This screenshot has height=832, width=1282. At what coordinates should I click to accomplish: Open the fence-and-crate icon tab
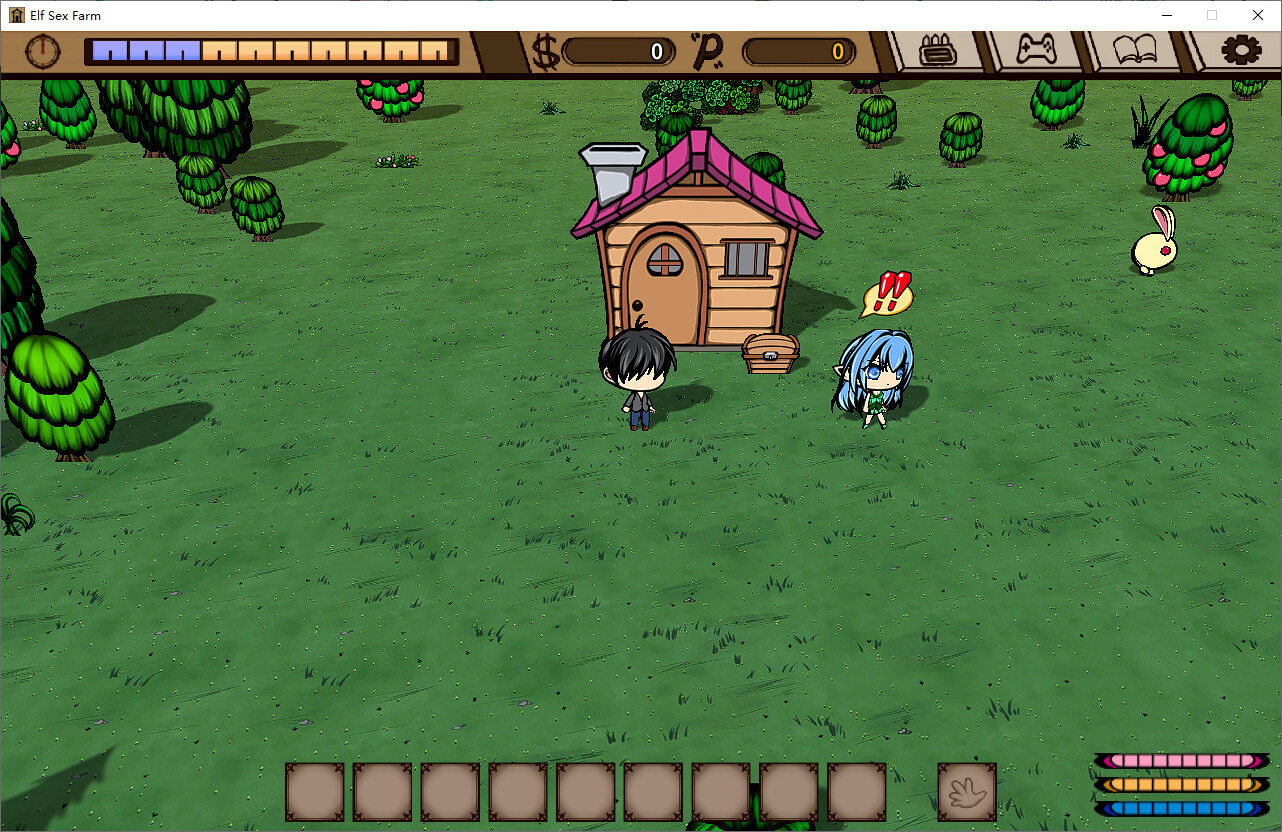[x=937, y=50]
